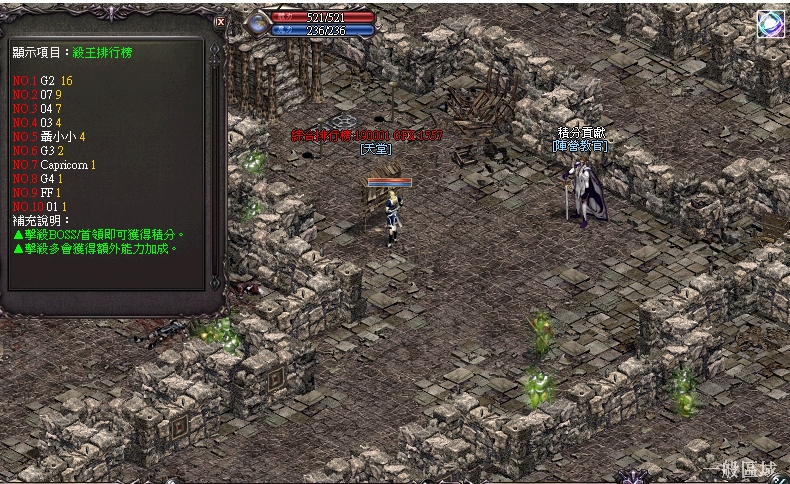Viewport: 790px width, 484px height.
Task: Select the NO.9 FF ranking row
Action: pyautogui.click(x=38, y=192)
